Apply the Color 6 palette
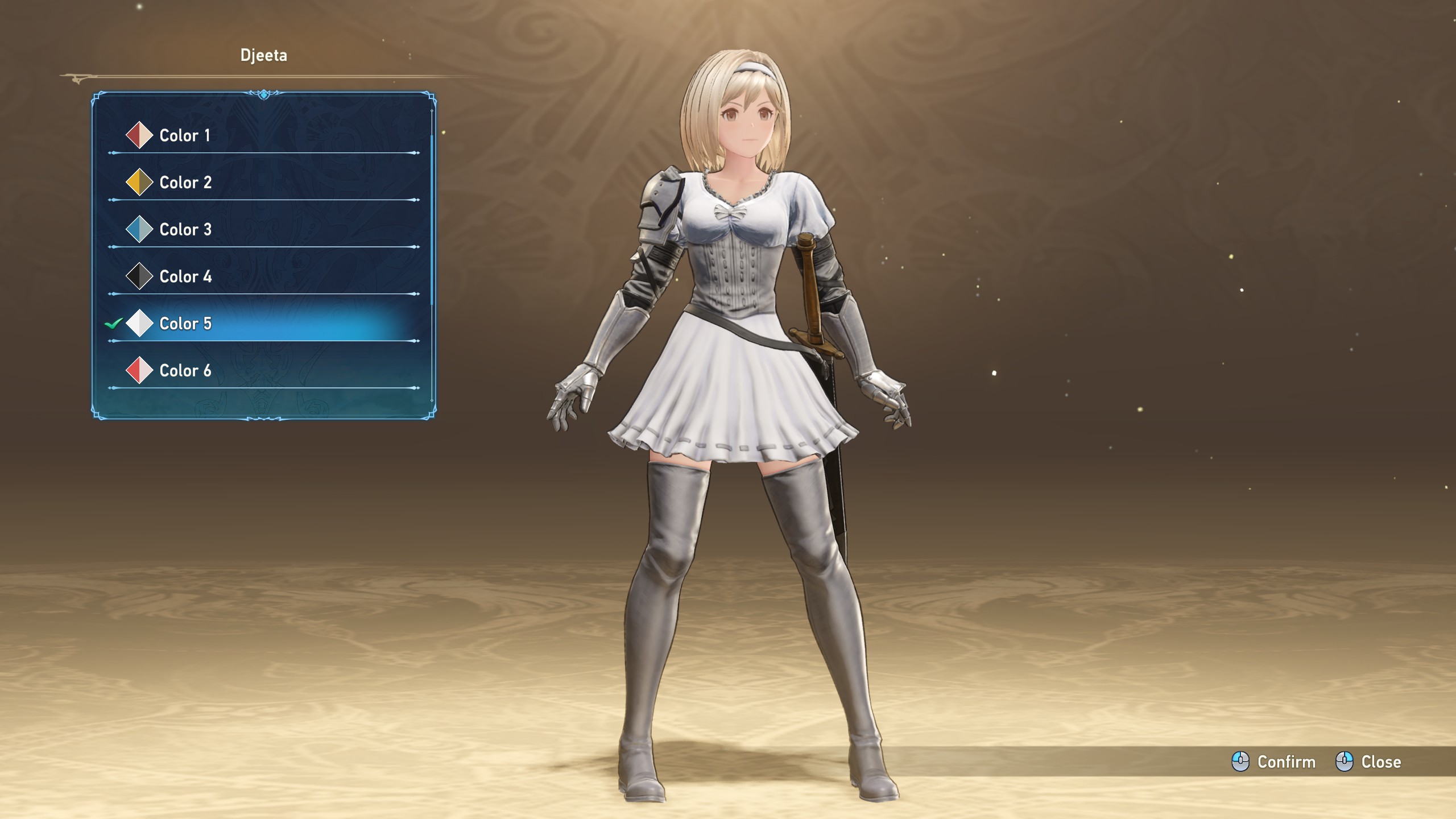This screenshot has height=819, width=1456. [186, 371]
